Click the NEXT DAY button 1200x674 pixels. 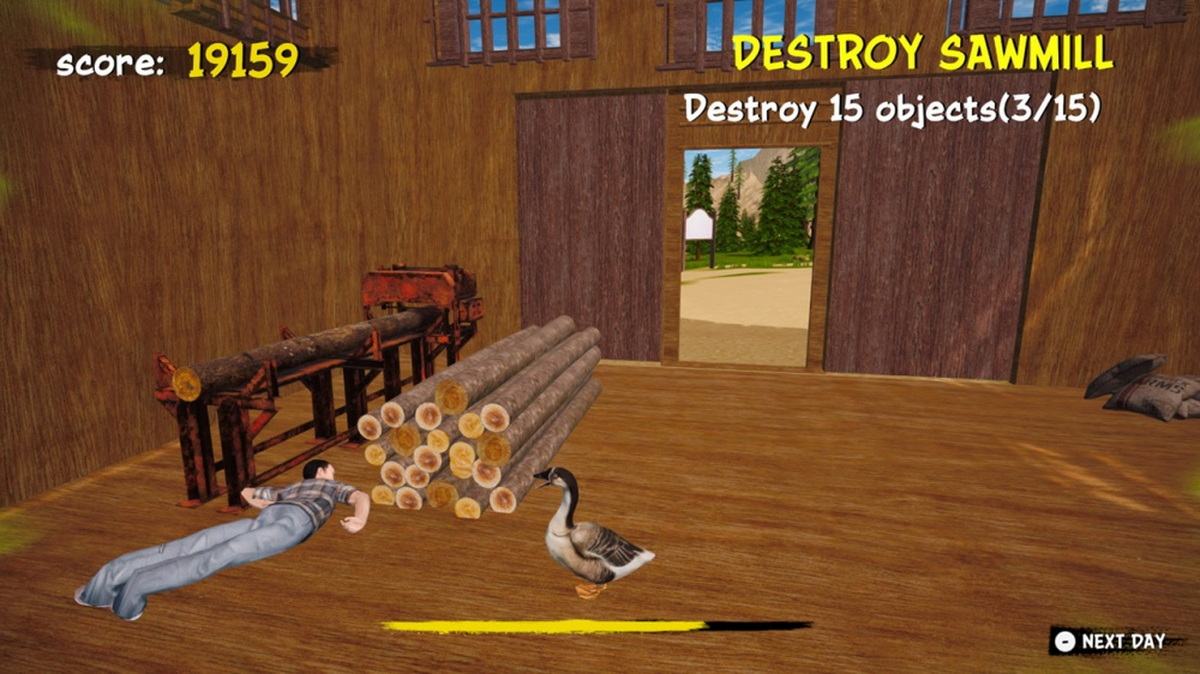(x=1110, y=641)
